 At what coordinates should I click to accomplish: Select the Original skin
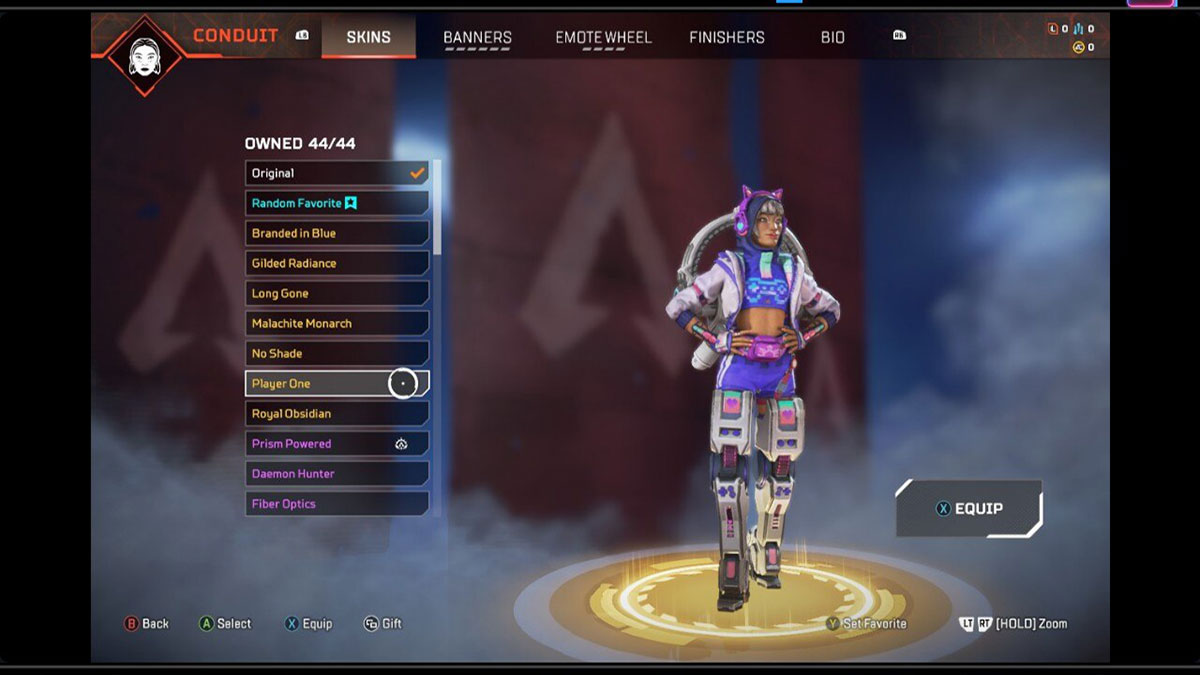(x=337, y=173)
